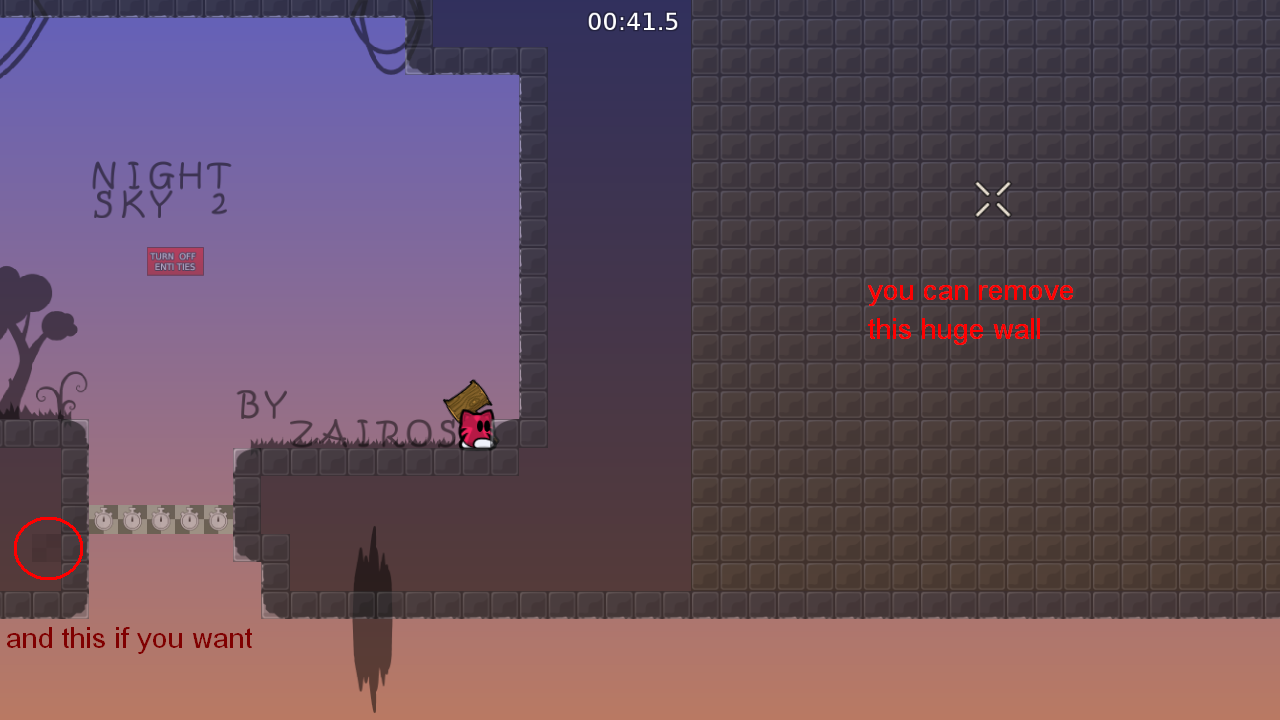Activate the TURN OFF ENTITIES switch
1280x720 pixels.
coord(175,260)
